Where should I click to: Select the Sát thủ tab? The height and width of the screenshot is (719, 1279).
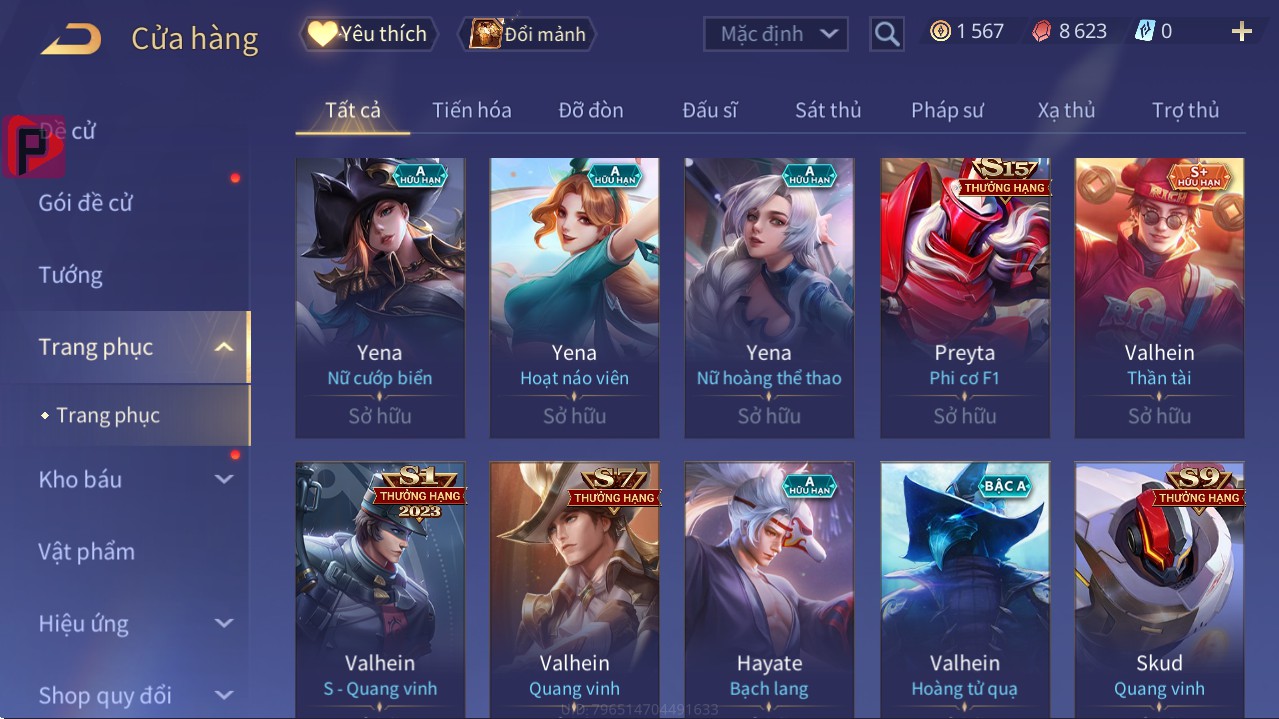click(828, 110)
